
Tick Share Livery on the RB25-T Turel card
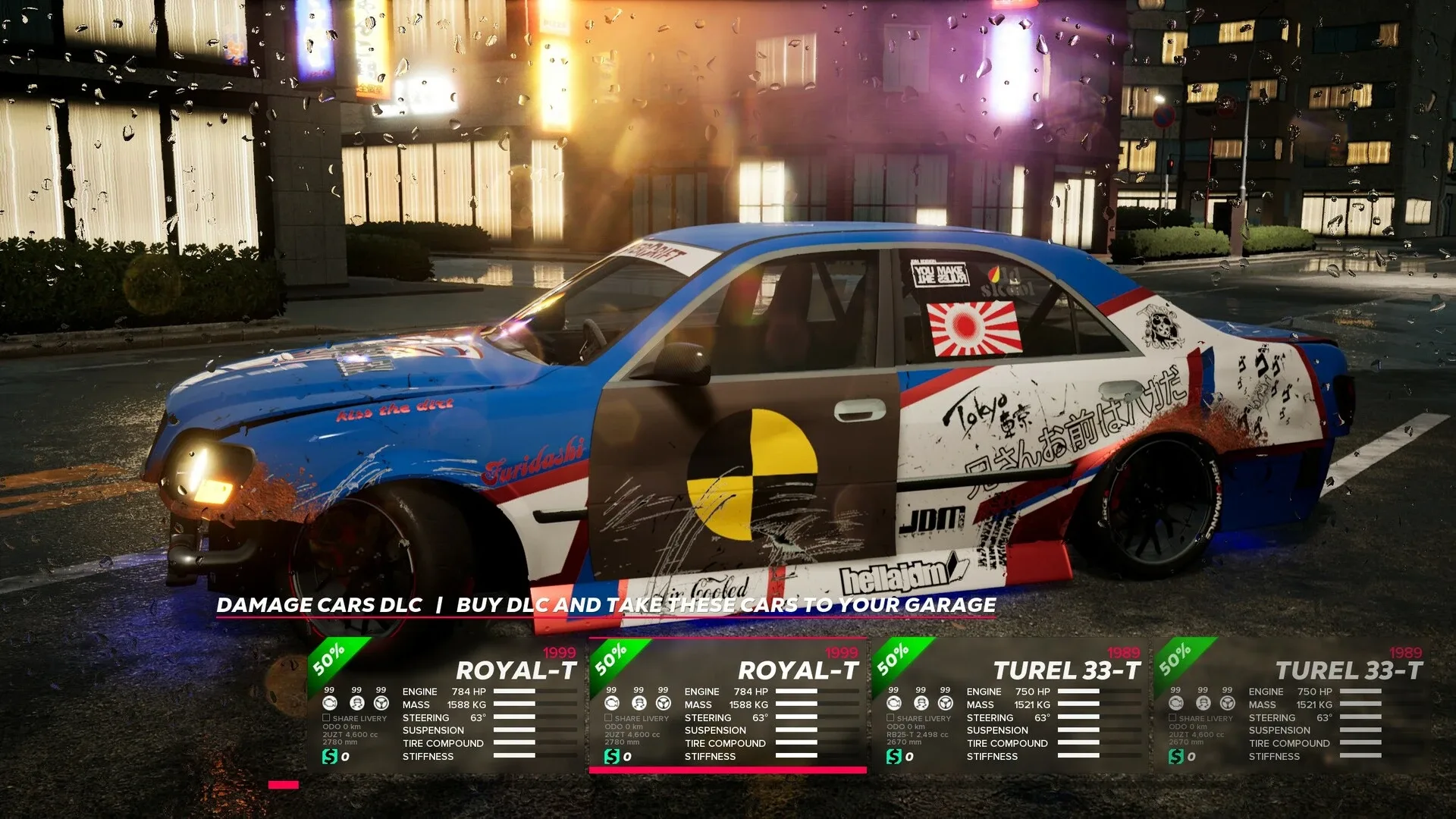891,718
